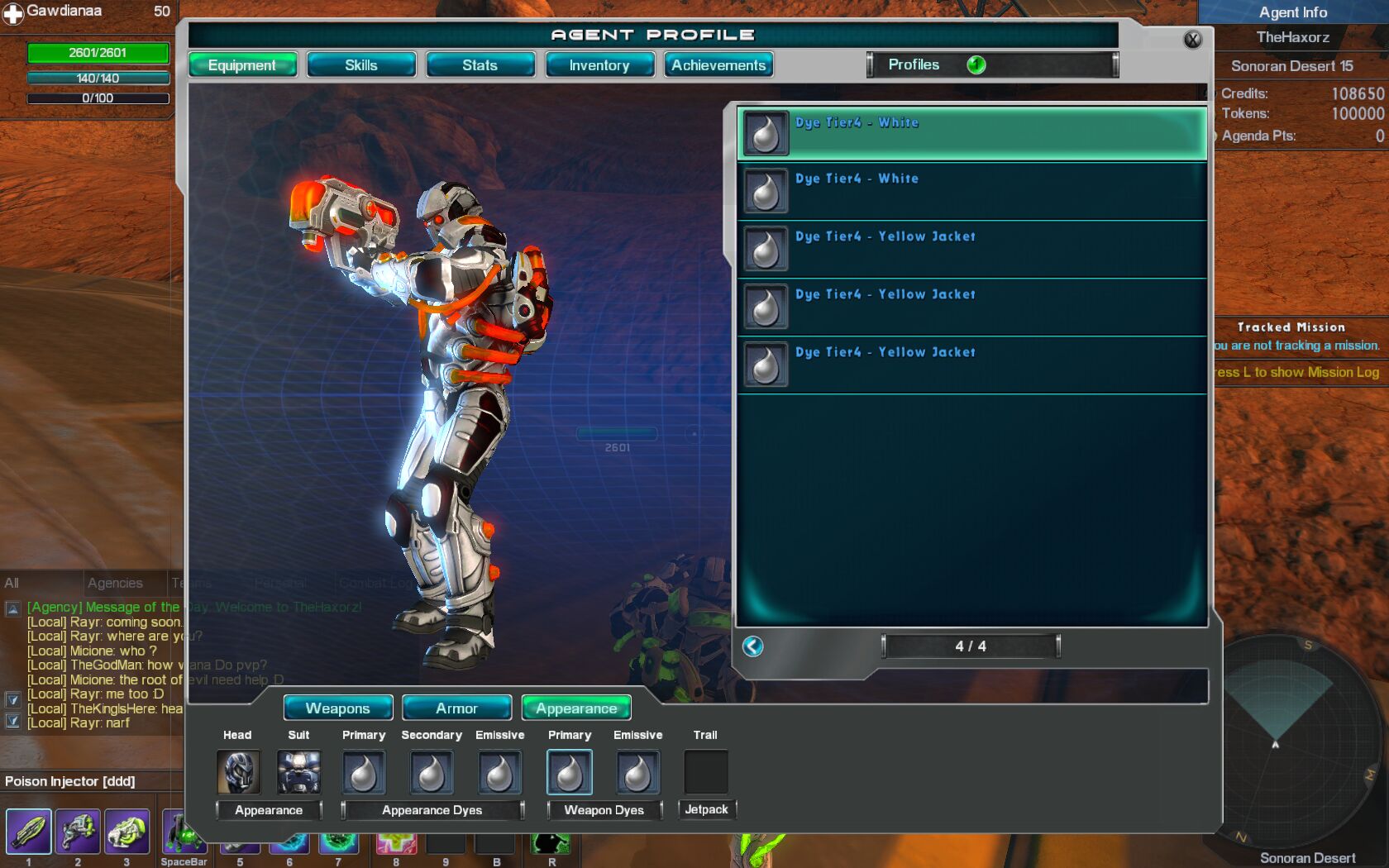Select the Head appearance slot
The height and width of the screenshot is (868, 1389).
pos(238,772)
